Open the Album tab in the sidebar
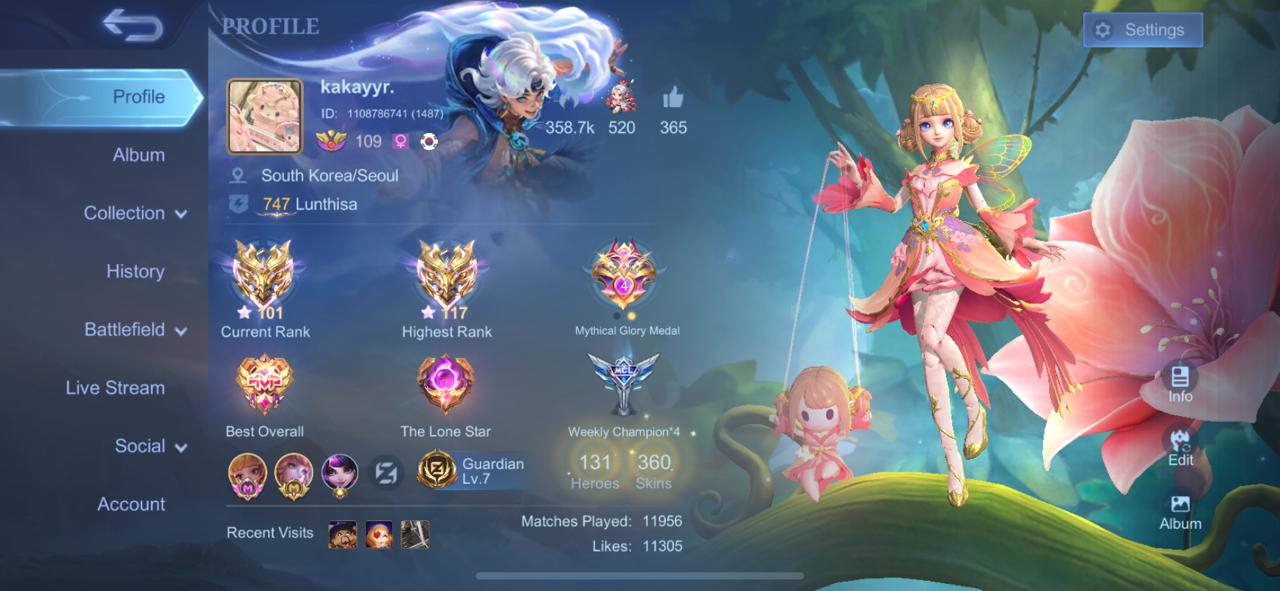This screenshot has height=591, width=1280. (138, 155)
